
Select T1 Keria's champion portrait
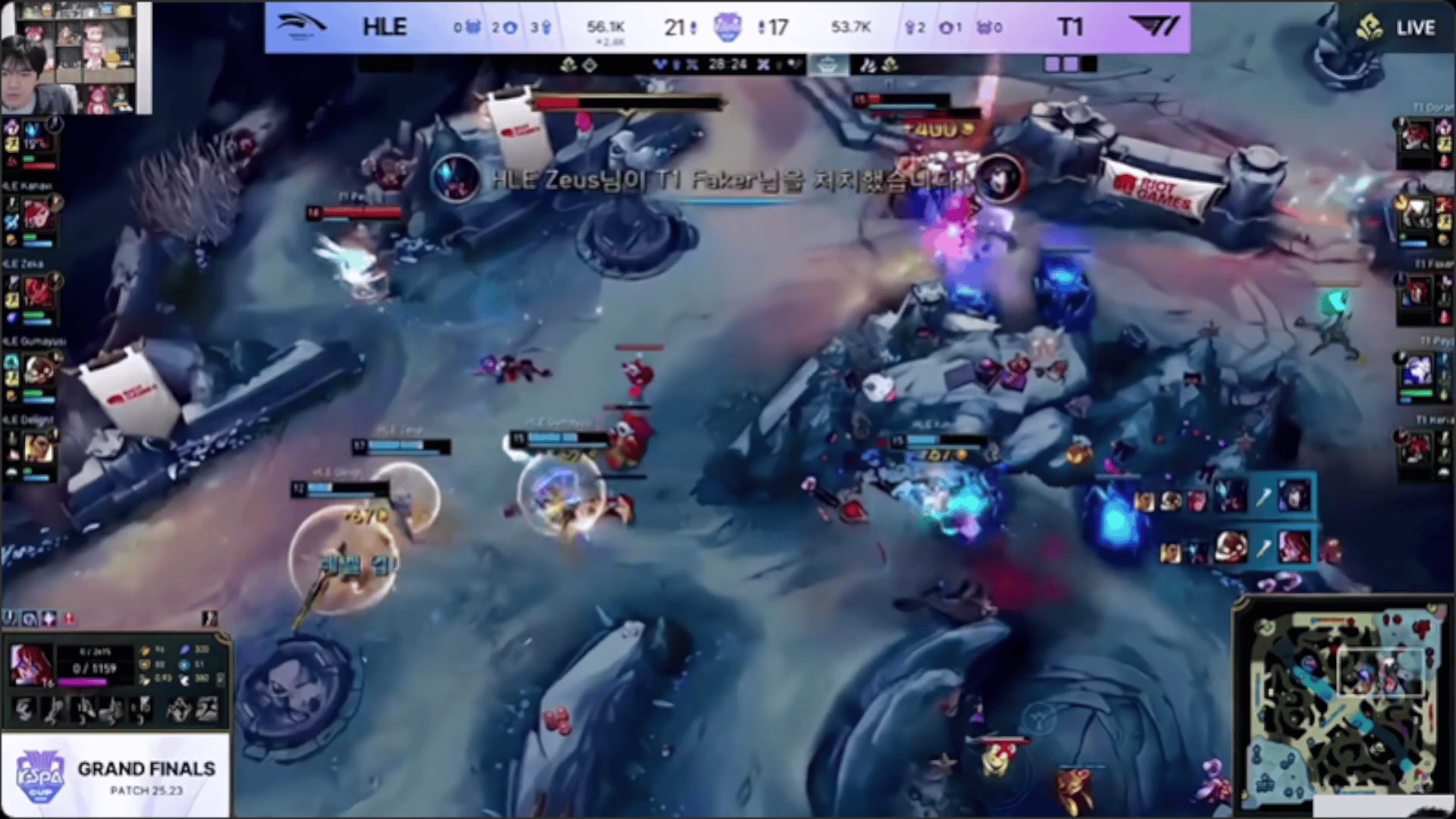click(1415, 447)
